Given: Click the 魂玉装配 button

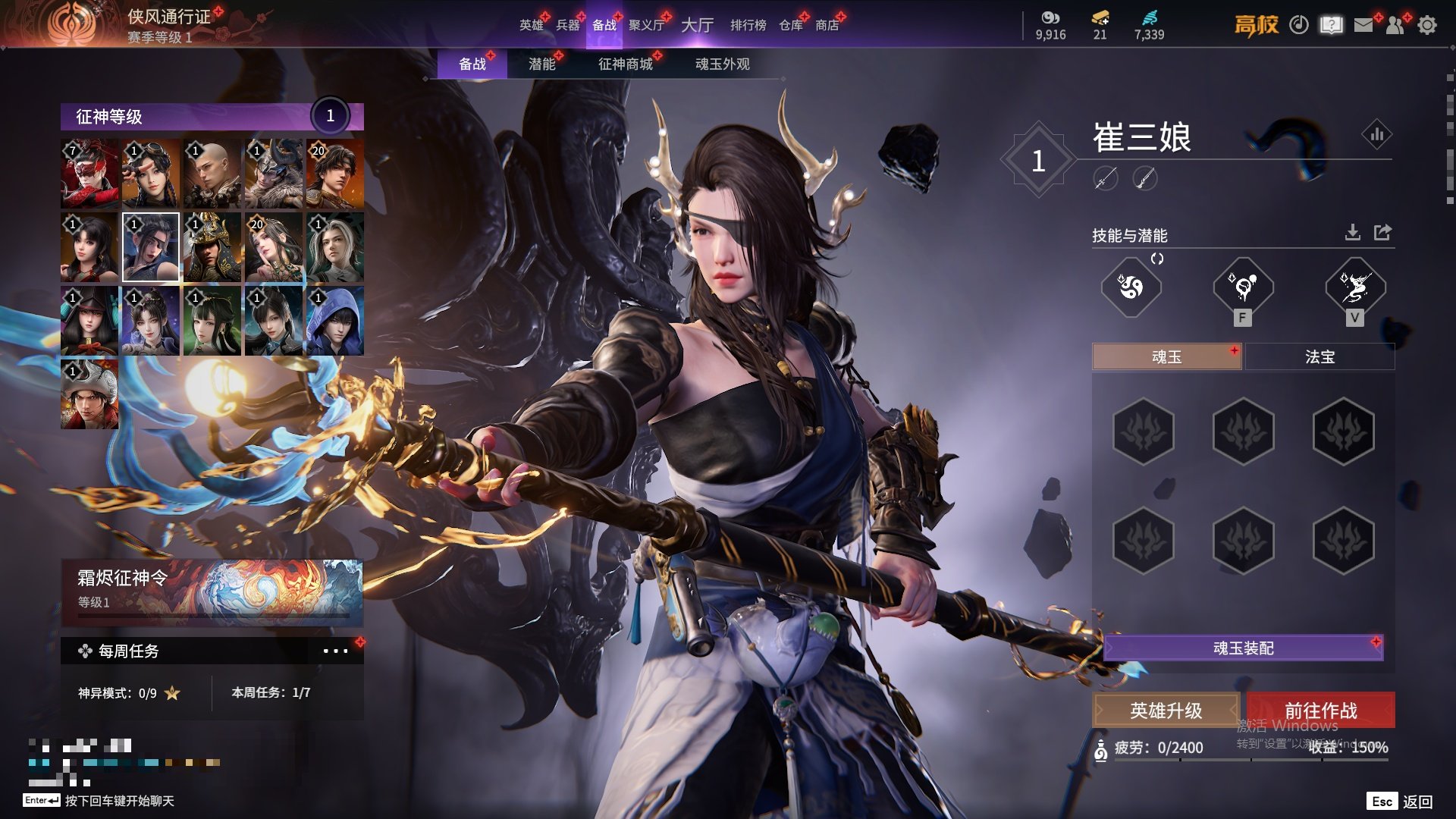Looking at the screenshot, I should pos(1243,648).
